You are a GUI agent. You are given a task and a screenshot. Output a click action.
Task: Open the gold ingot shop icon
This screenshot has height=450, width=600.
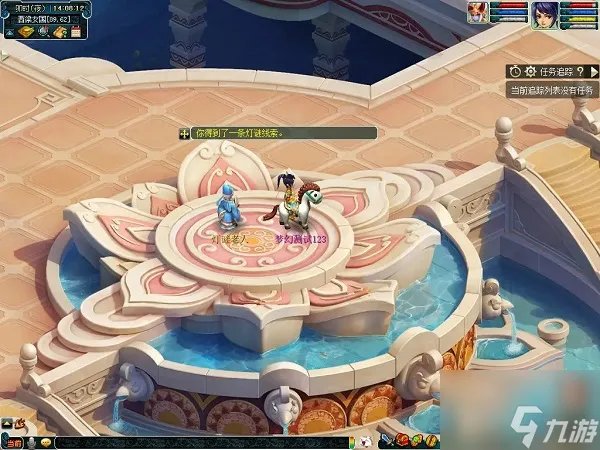pos(25,31)
